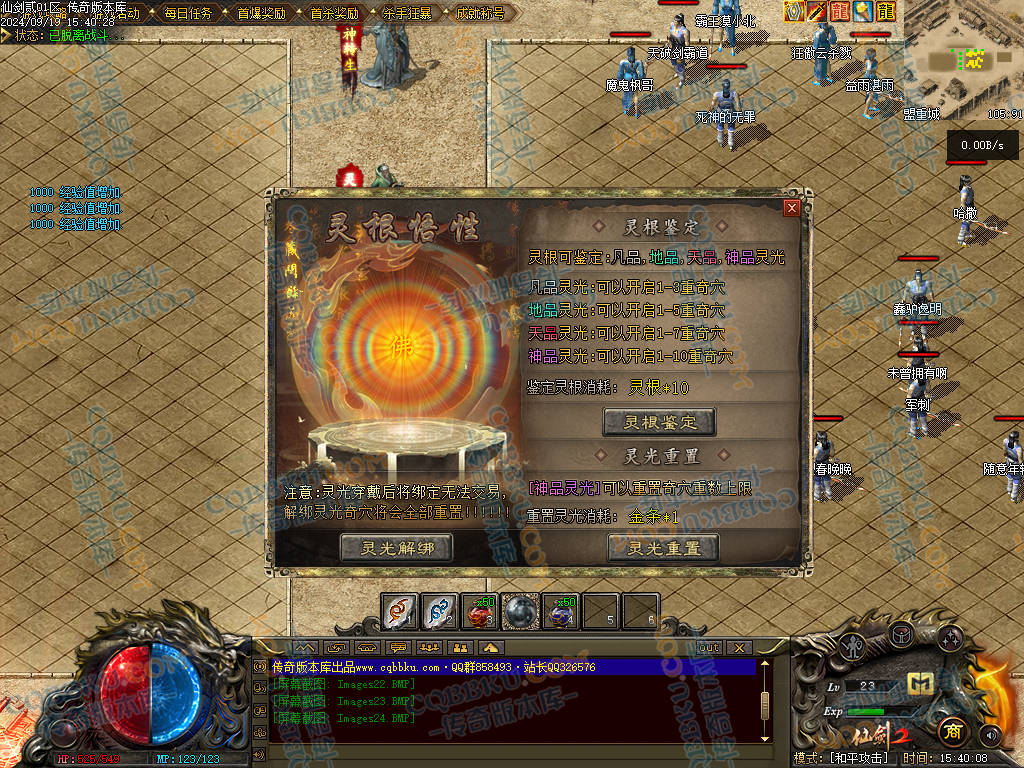
Task: Click the 灵光解绑 button
Action: [396, 547]
